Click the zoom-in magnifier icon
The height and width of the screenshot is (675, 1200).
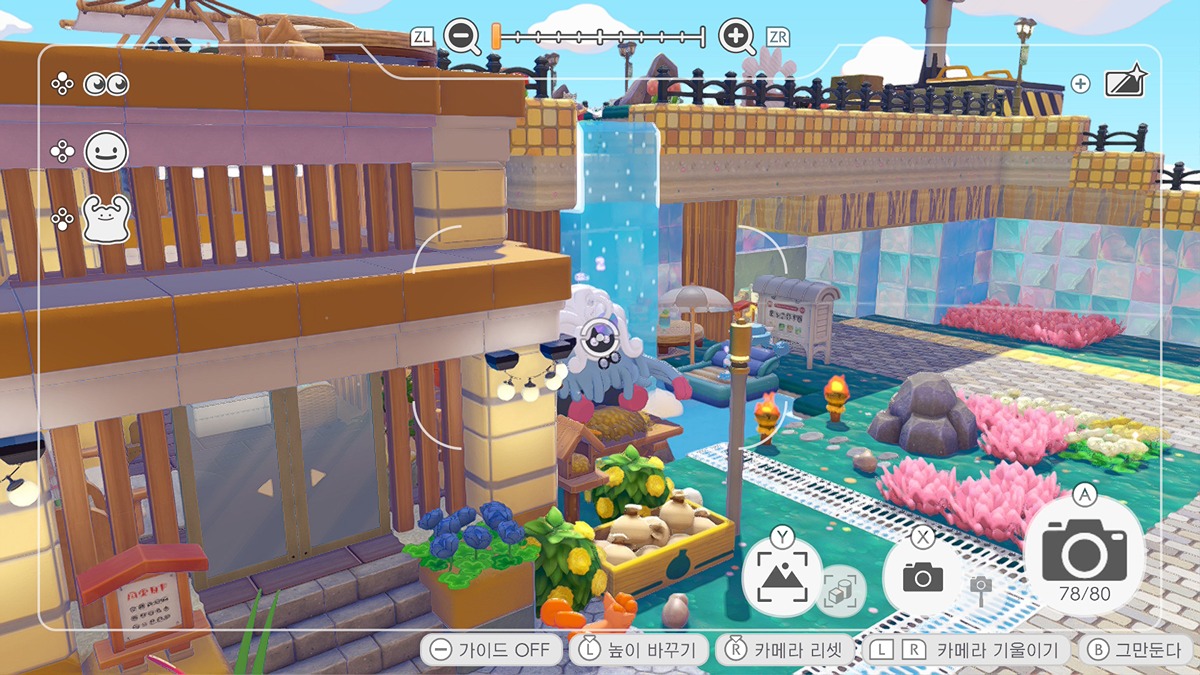tap(737, 37)
